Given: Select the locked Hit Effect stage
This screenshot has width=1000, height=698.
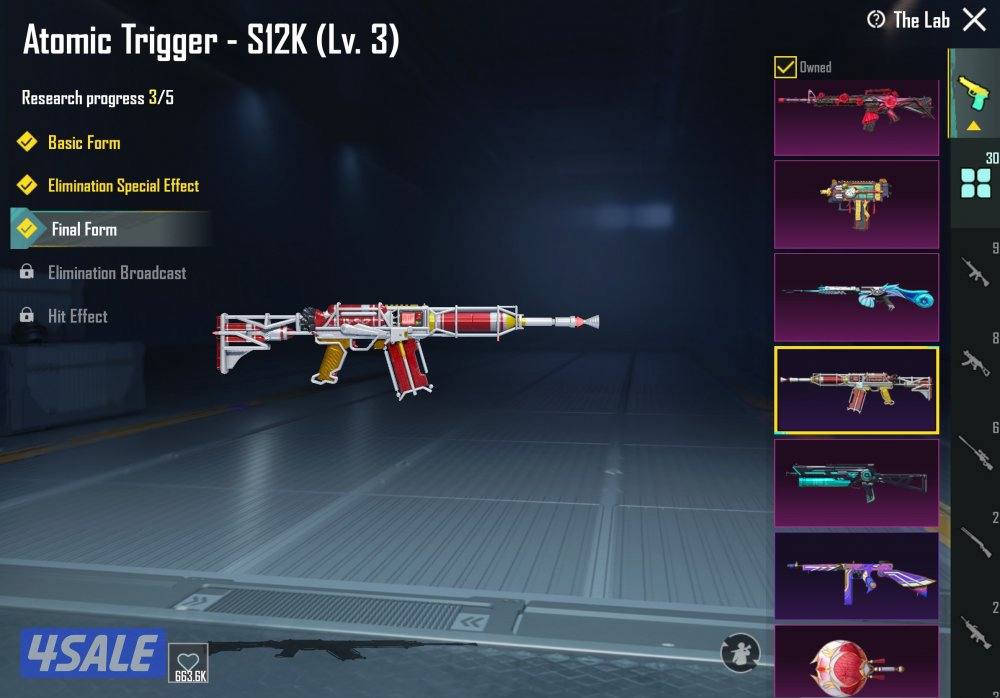Looking at the screenshot, I should 77,316.
